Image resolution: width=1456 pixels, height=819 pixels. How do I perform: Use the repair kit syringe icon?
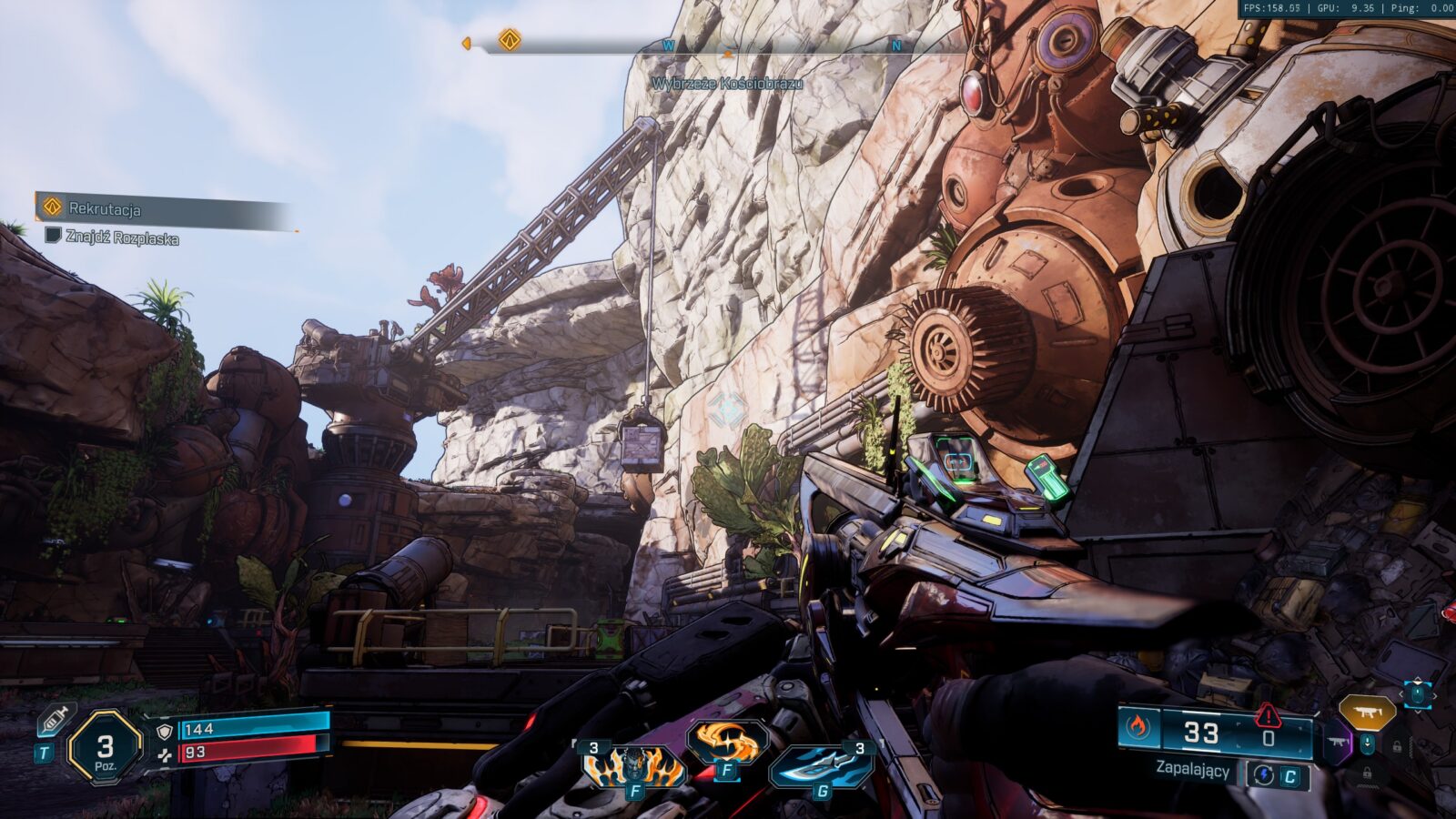[x=53, y=721]
